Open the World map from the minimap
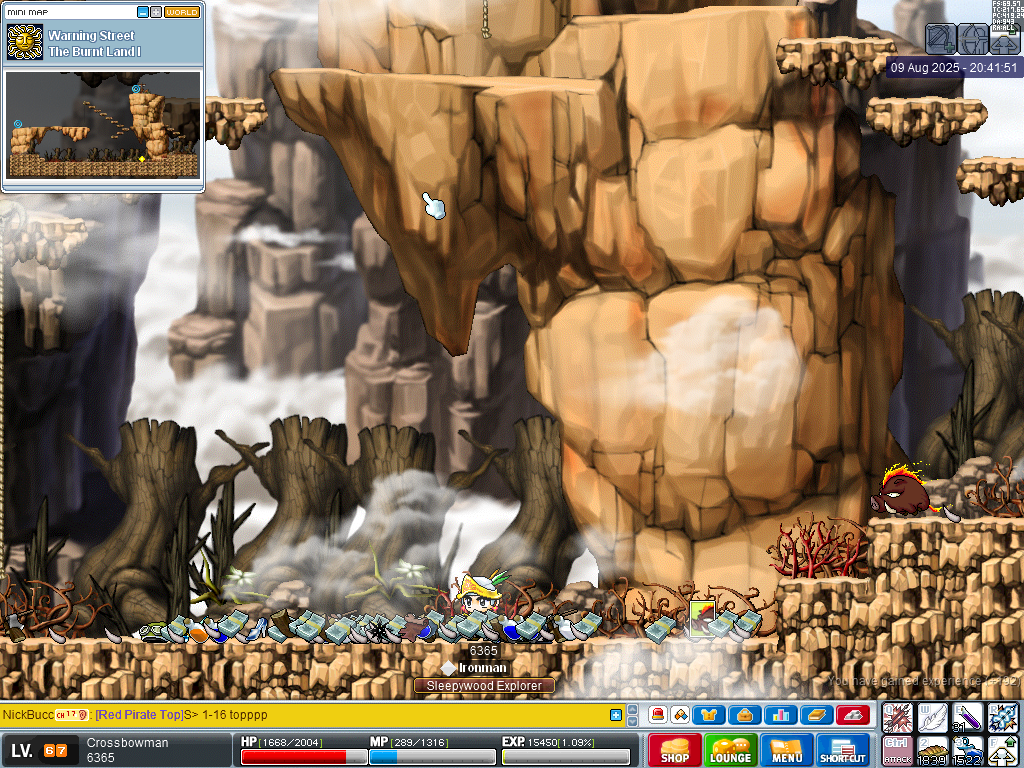 click(182, 12)
